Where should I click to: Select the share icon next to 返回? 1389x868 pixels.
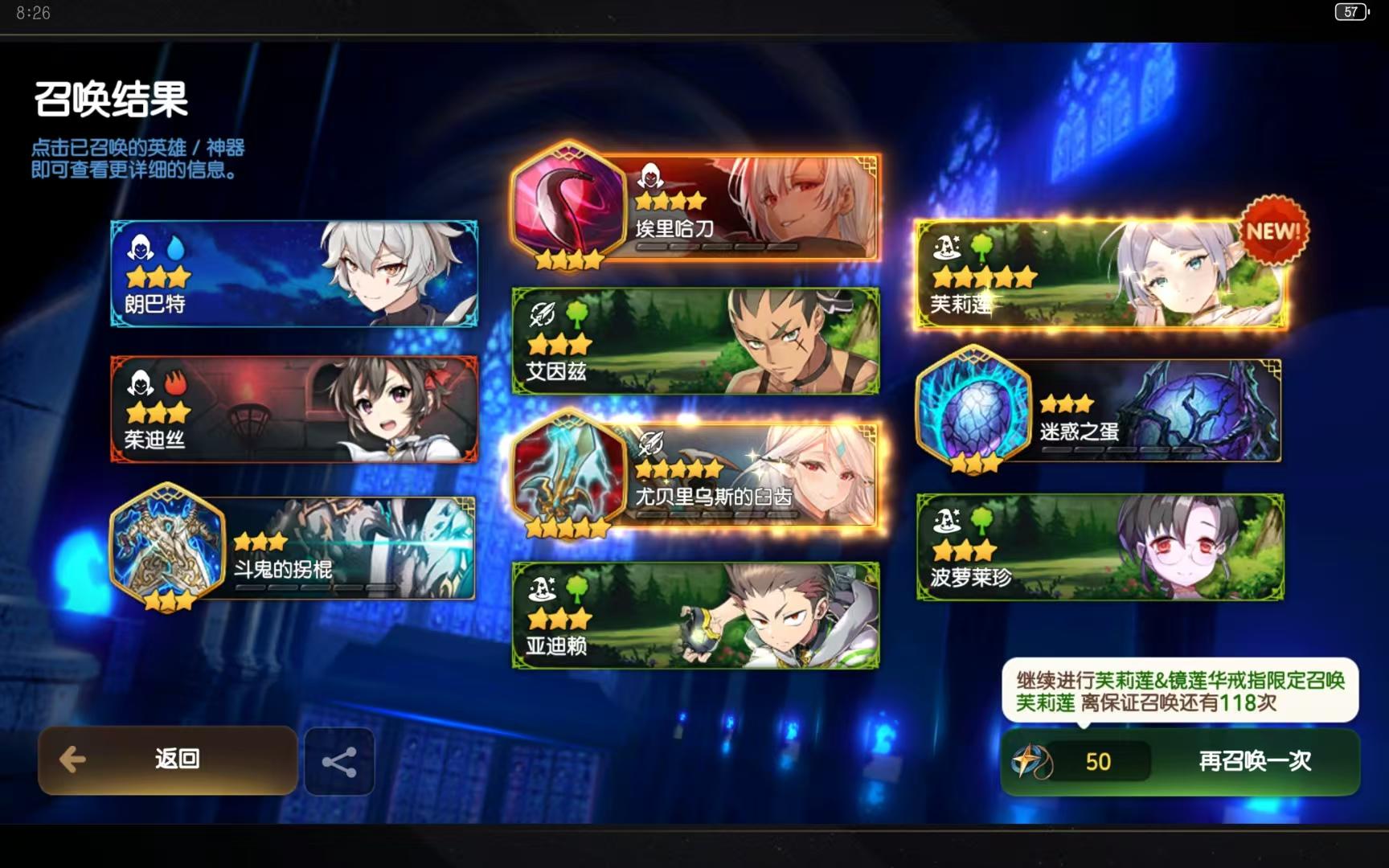338,760
